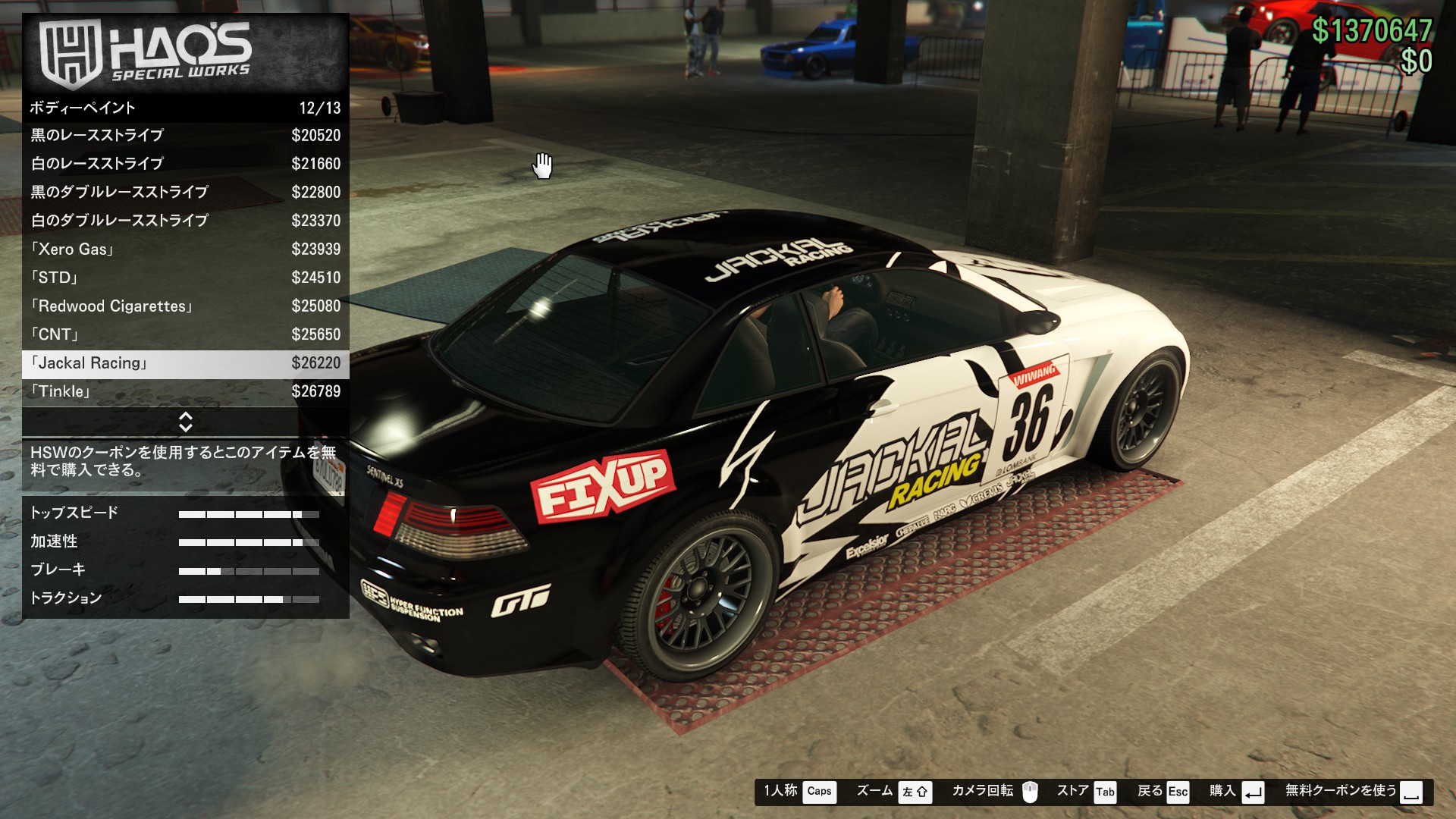Image resolution: width=1456 pixels, height=819 pixels.
Task: Select the black race stripe livery
Action: coord(185,136)
